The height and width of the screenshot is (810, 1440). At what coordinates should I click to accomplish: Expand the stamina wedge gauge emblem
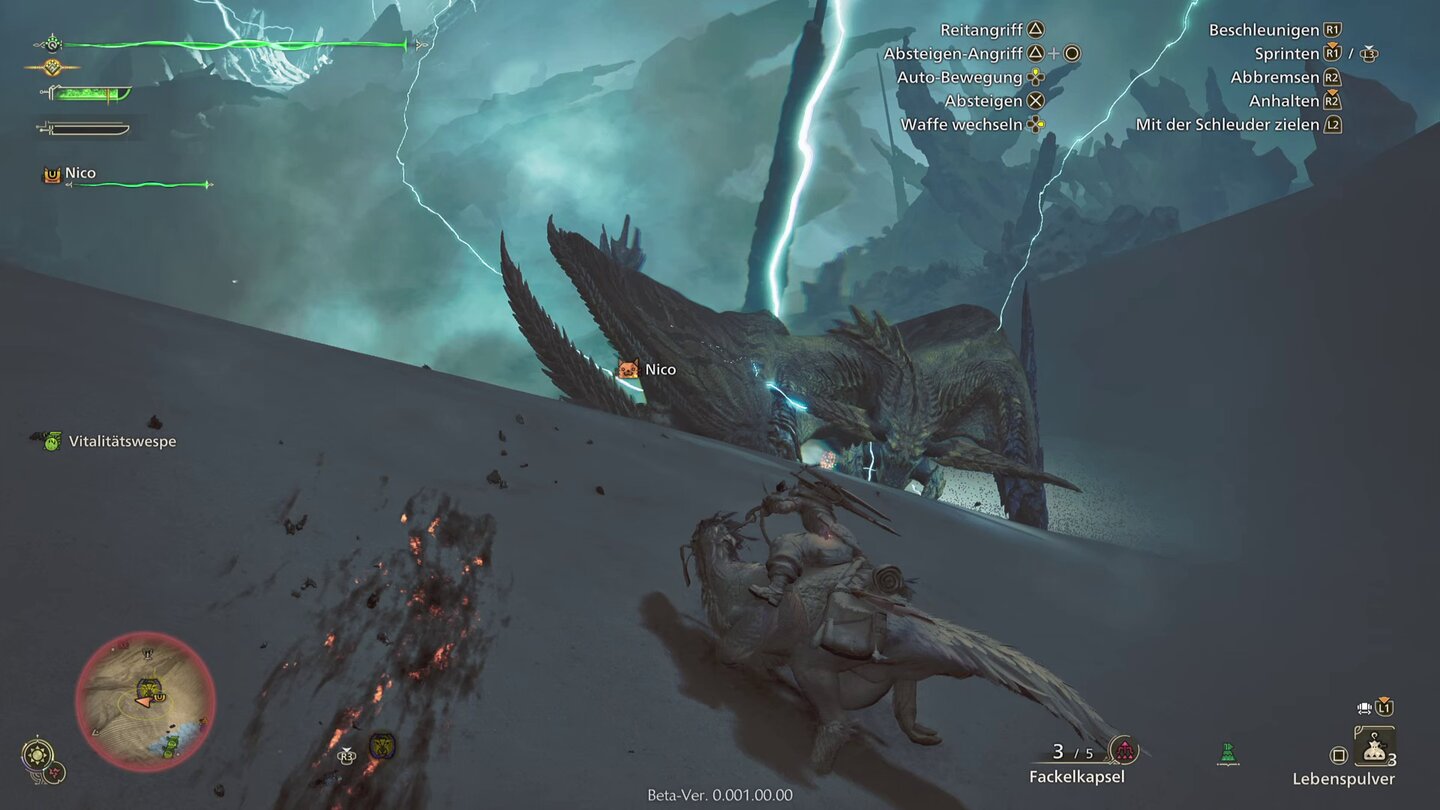click(53, 67)
